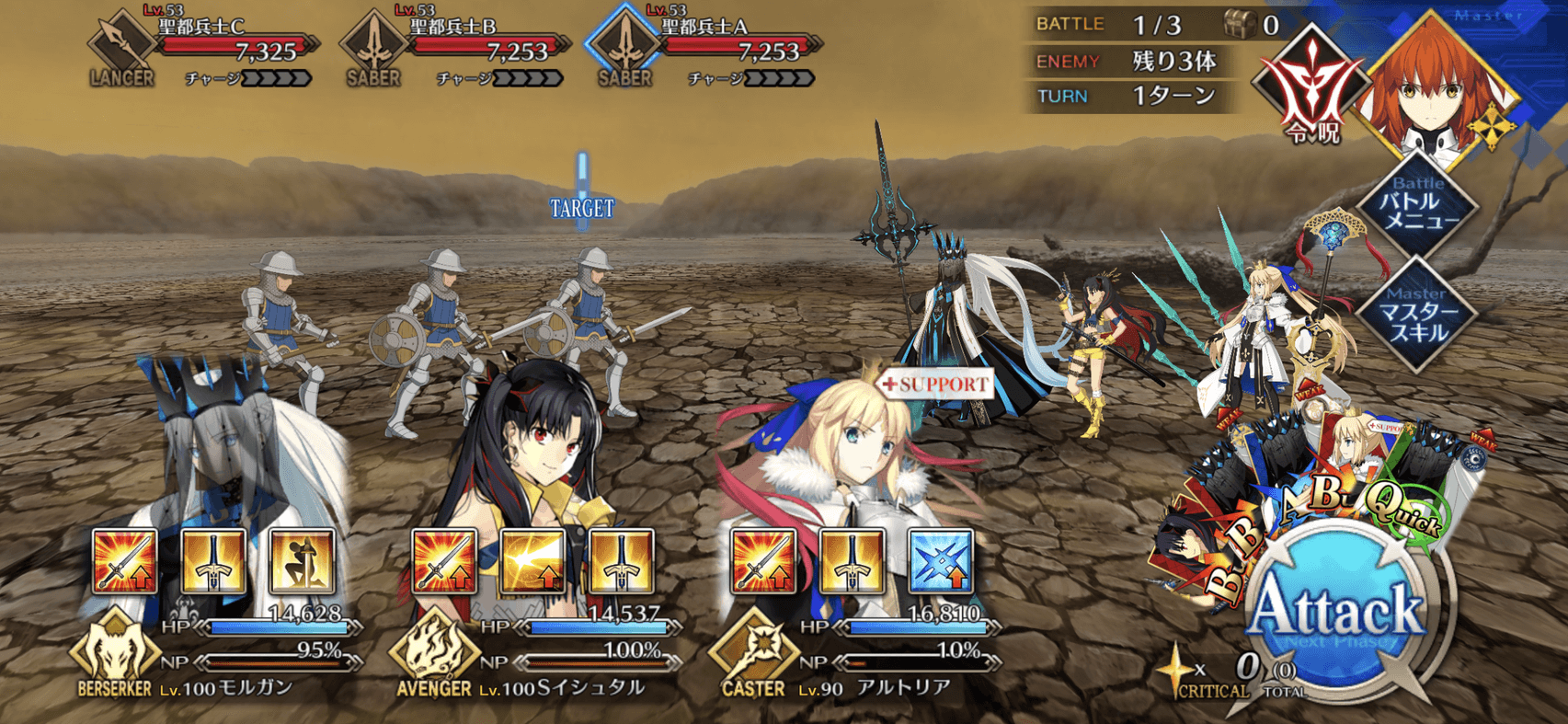Use Morgan's golden sword skill

(213, 560)
